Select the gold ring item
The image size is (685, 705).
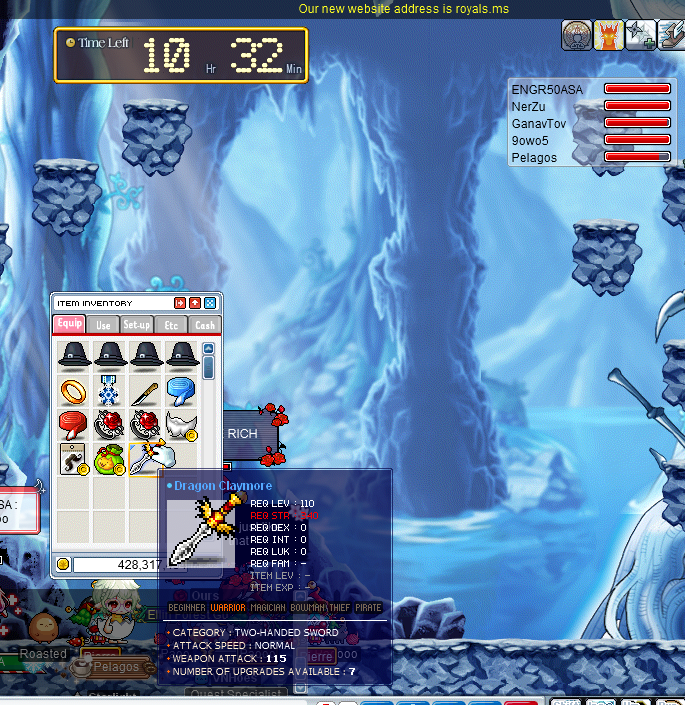[74, 390]
